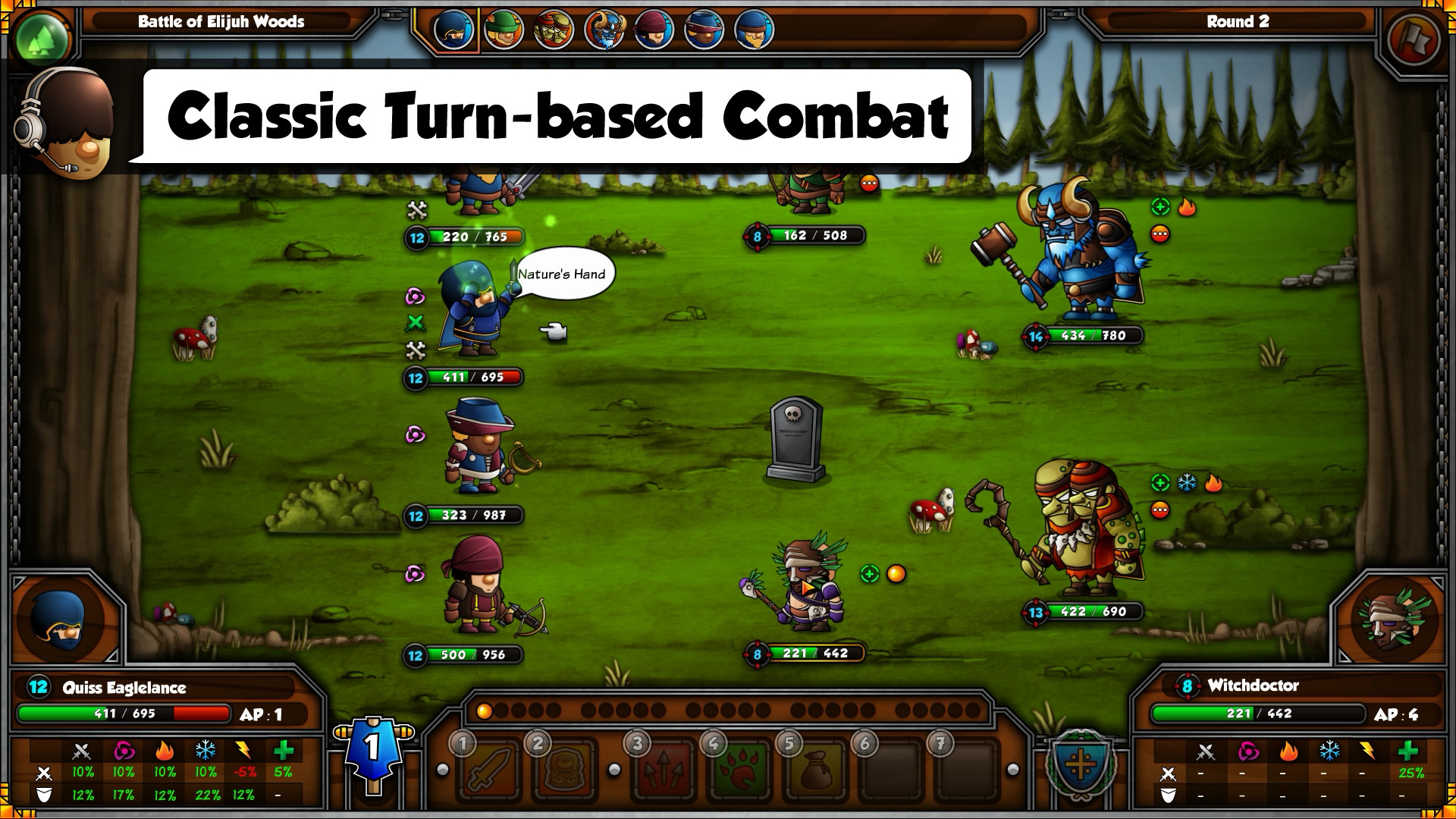Activate the armor ability in slot 2
The height and width of the screenshot is (819, 1456).
pyautogui.click(x=562, y=773)
